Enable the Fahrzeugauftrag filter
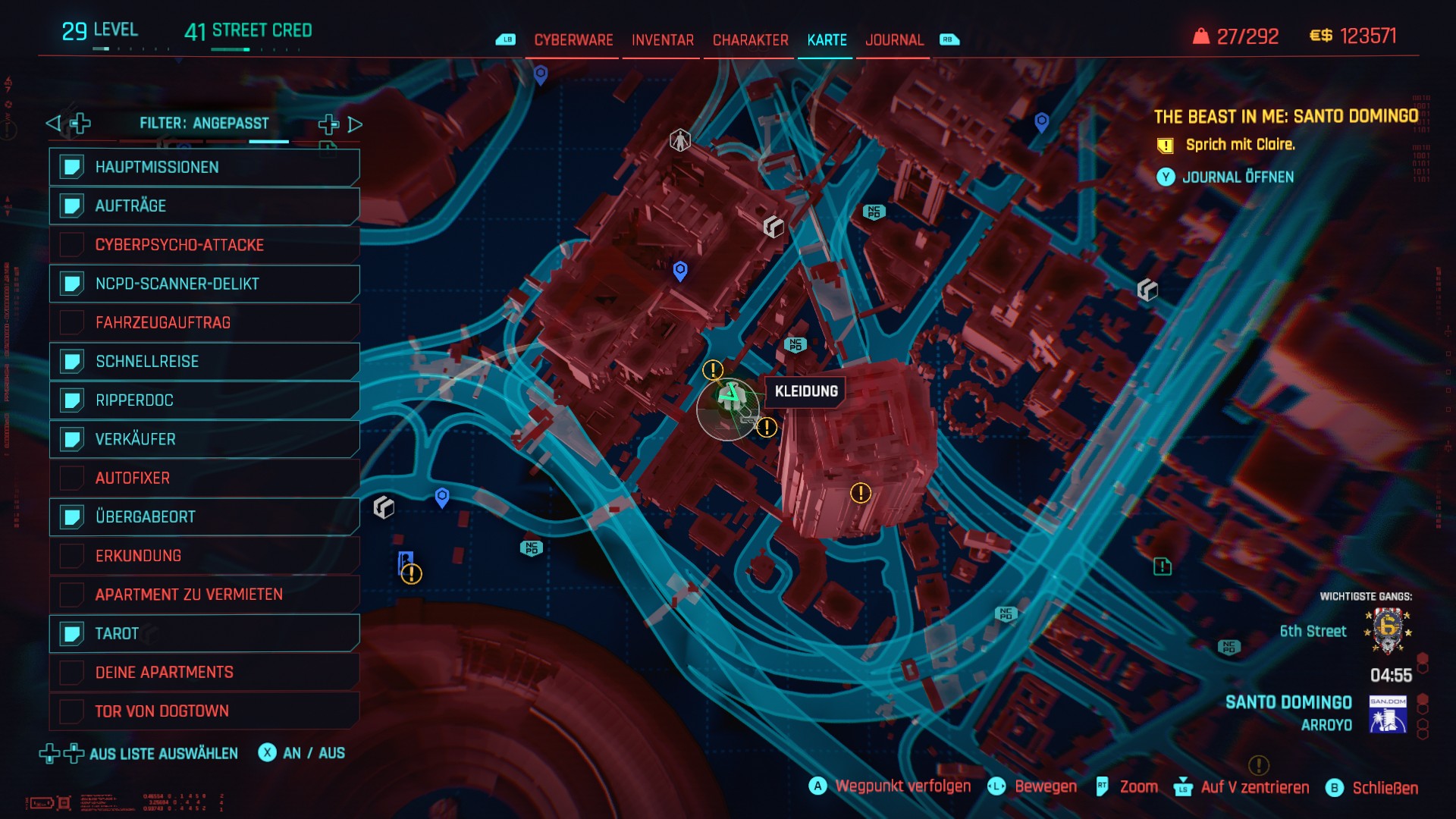The width and height of the screenshot is (1456, 819). point(205,323)
